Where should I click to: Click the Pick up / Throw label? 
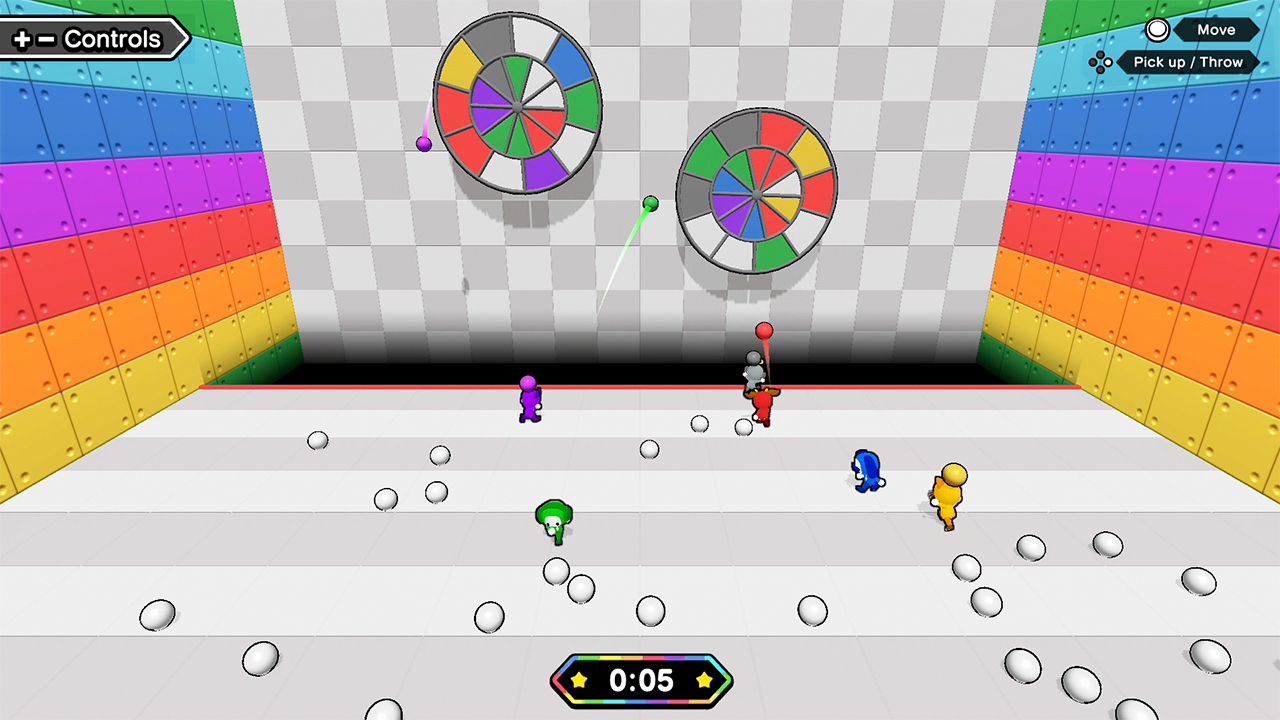point(1188,62)
